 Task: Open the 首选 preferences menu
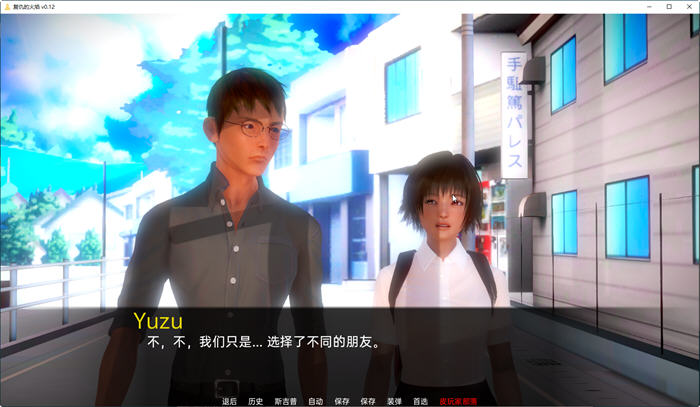click(420, 401)
